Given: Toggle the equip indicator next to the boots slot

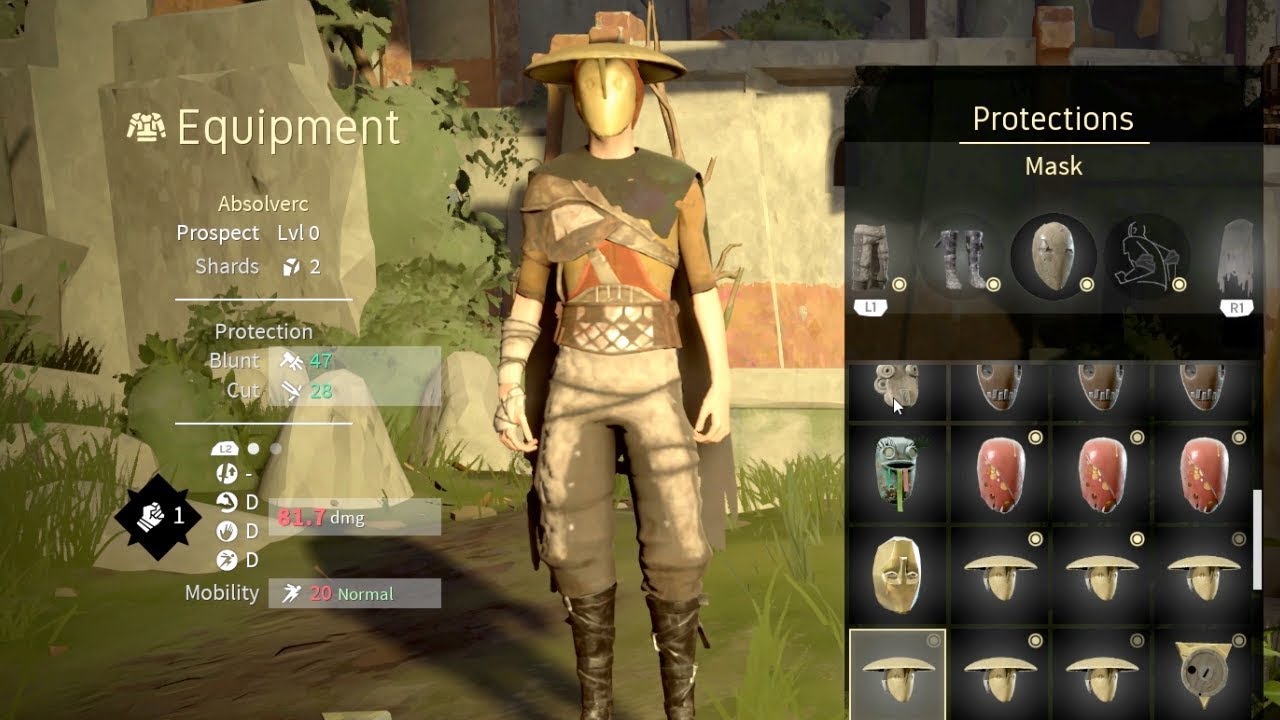Looking at the screenshot, I should click(x=993, y=283).
